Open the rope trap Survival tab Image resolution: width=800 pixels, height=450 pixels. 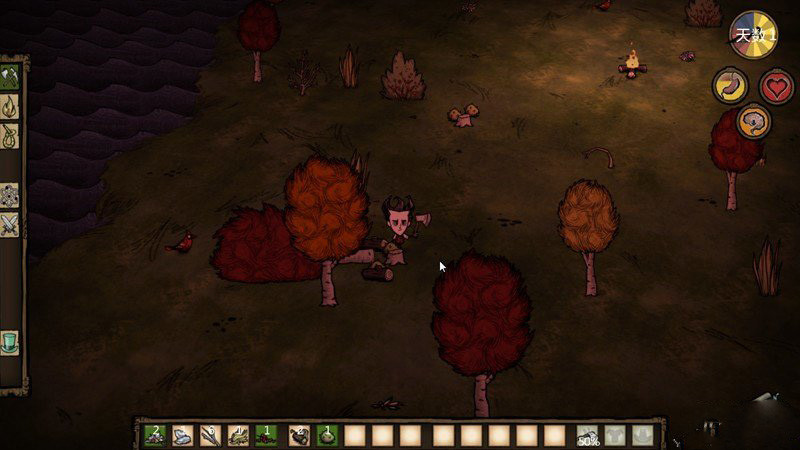(x=11, y=134)
